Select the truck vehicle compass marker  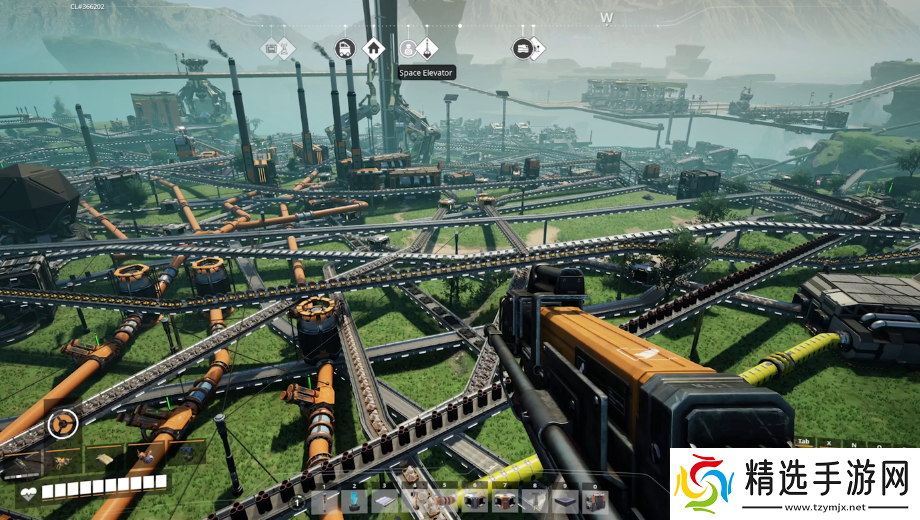(x=345, y=48)
